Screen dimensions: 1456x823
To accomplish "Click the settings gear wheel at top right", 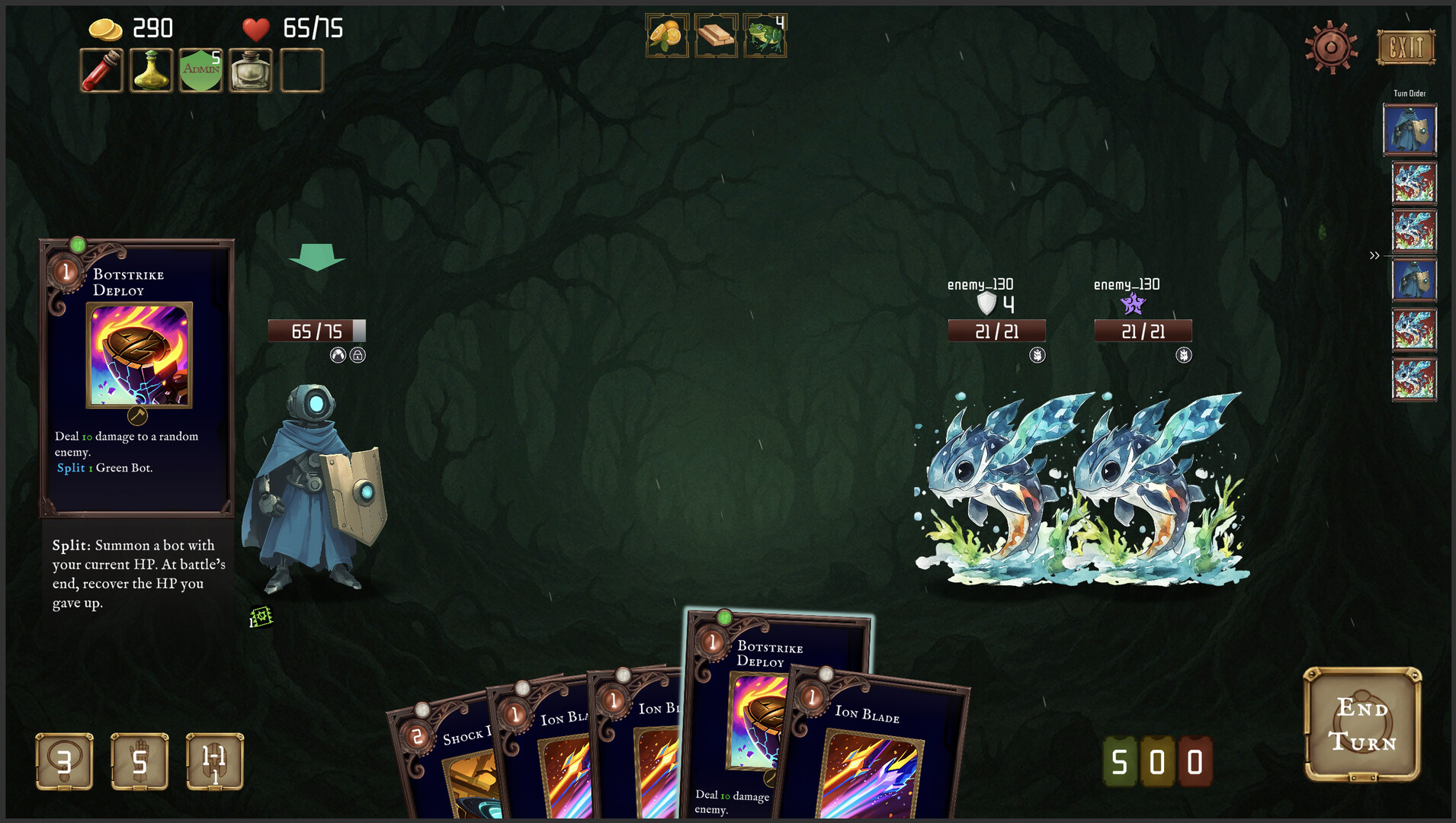I will point(1330,46).
